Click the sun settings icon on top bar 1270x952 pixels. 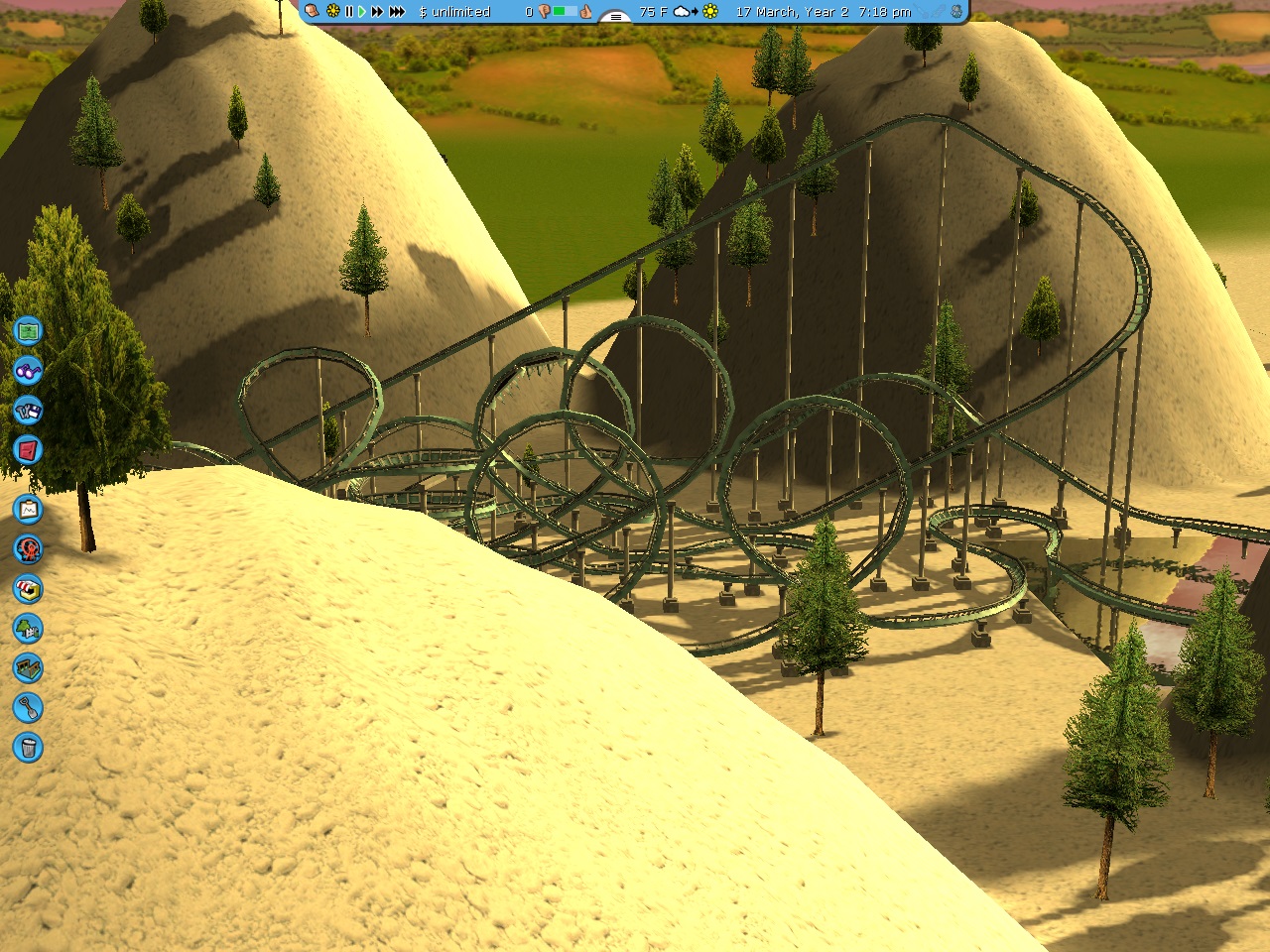point(333,12)
